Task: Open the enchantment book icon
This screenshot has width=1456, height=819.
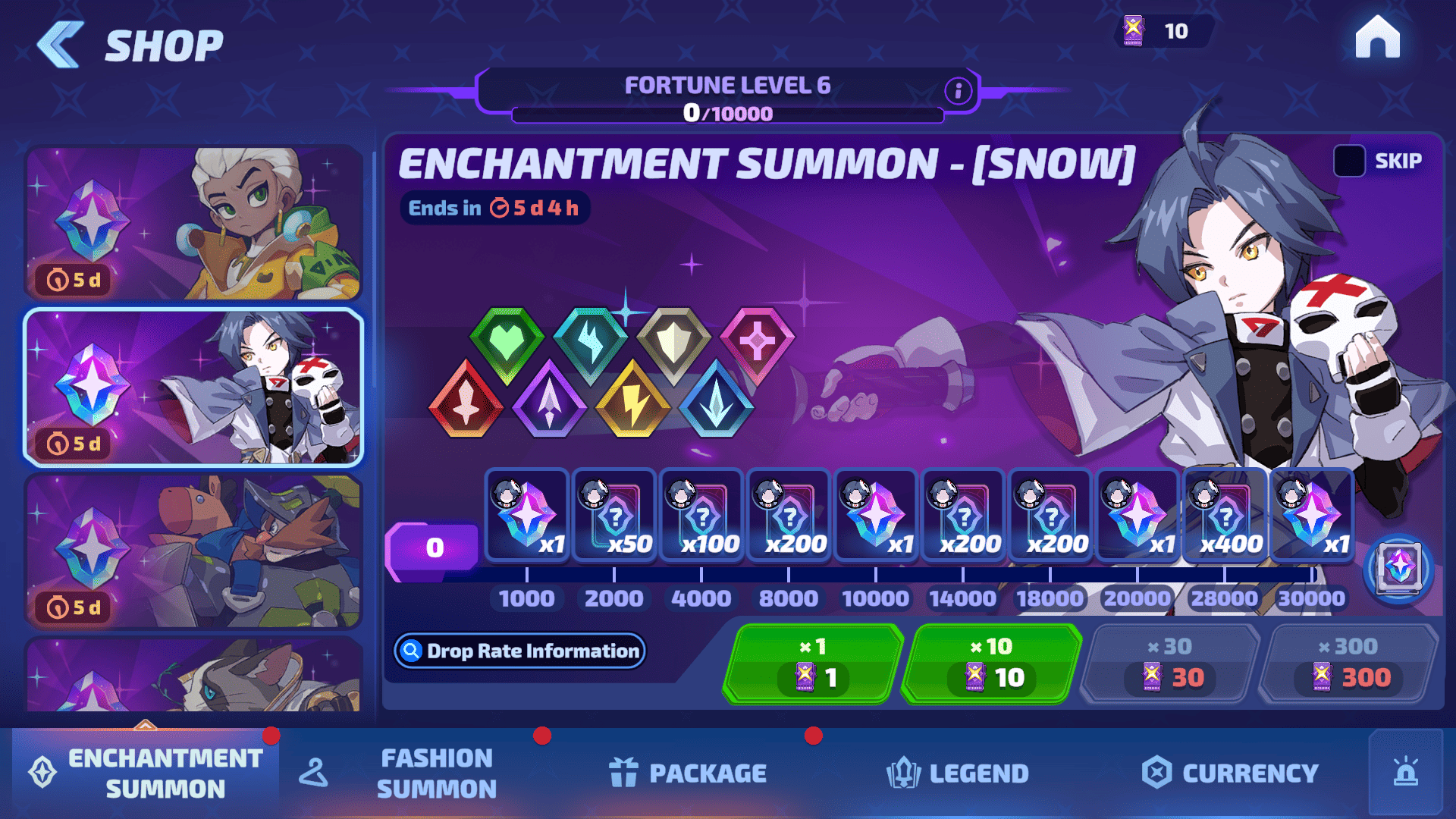Action: (x=1398, y=569)
